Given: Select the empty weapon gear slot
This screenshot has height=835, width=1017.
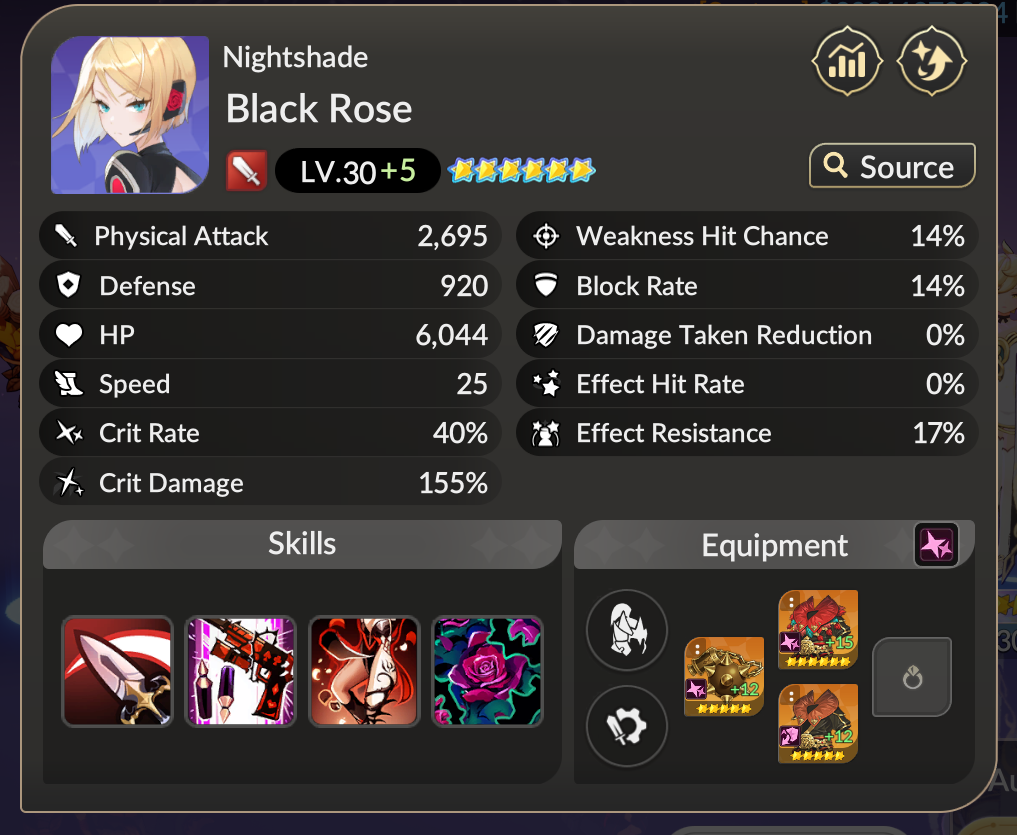Looking at the screenshot, I should click(x=626, y=725).
